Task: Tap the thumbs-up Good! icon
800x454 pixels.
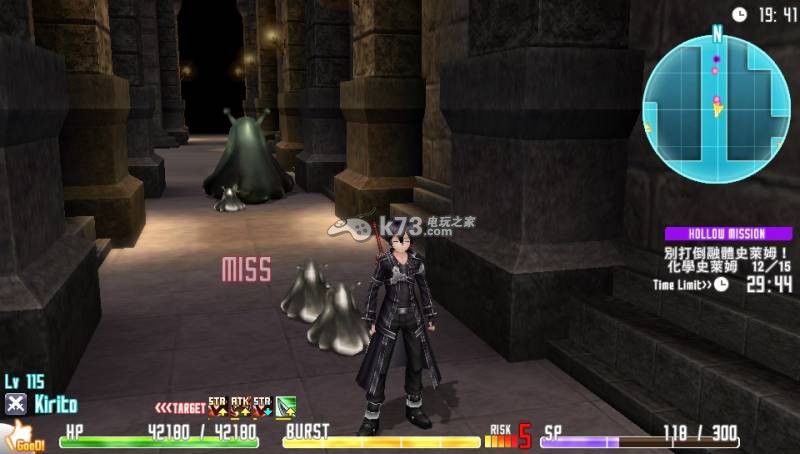Action: click(19, 435)
